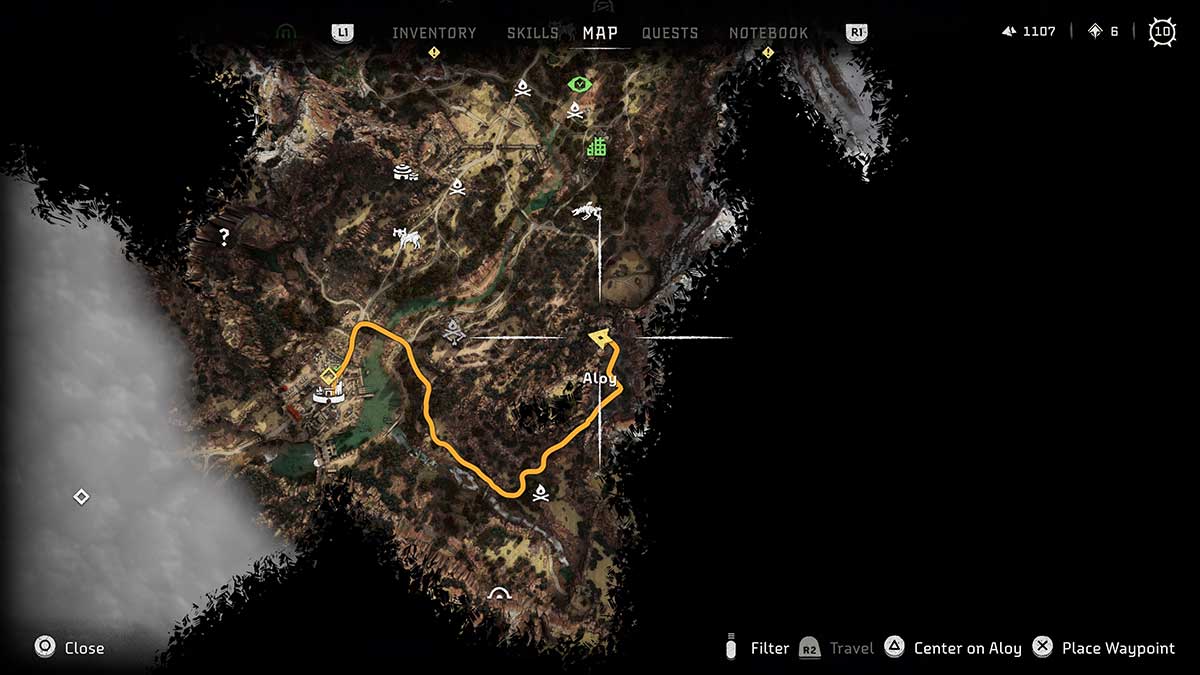Image resolution: width=1200 pixels, height=675 pixels.
Task: Select the white diamond marker in the fog
Action: (81, 497)
